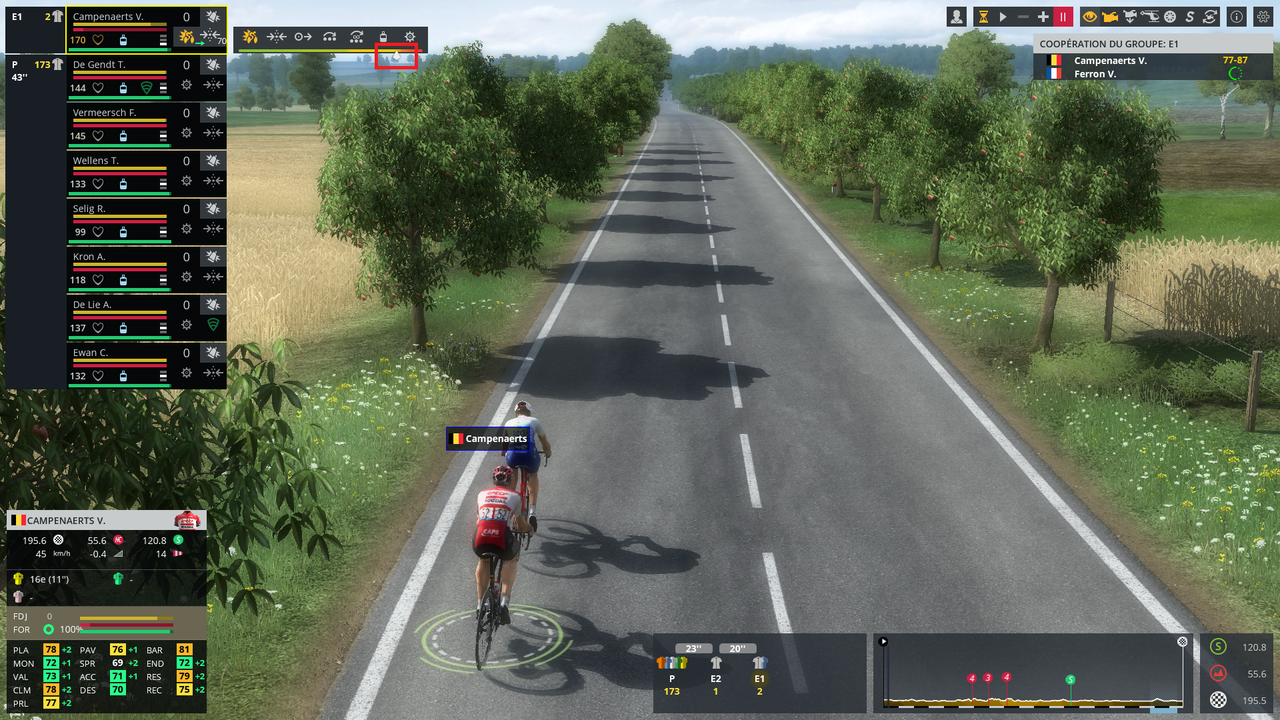Viewport: 1280px width, 720px height.
Task: Toggle the eye view option
Action: point(1090,17)
